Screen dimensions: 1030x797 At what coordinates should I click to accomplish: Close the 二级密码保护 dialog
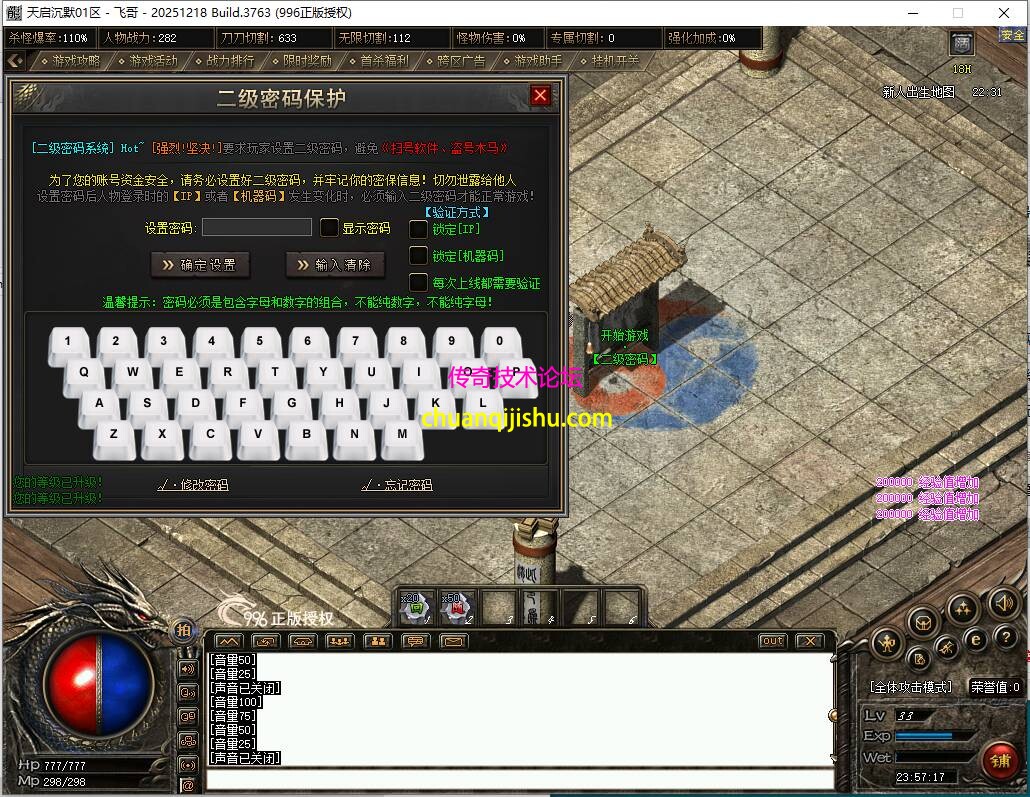click(540, 95)
